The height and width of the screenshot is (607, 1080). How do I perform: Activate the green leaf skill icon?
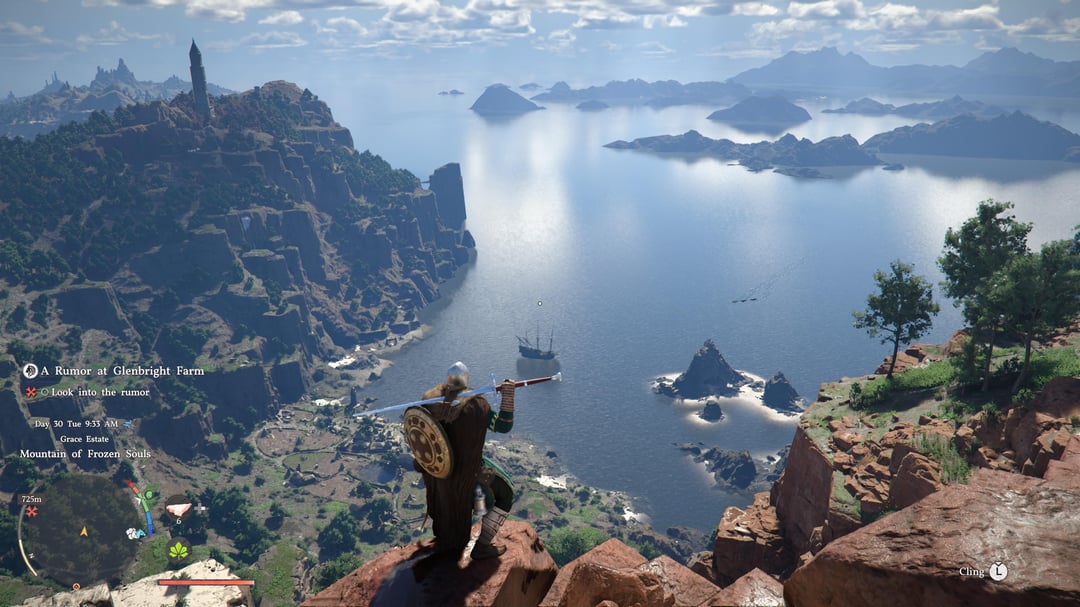pyautogui.click(x=179, y=550)
